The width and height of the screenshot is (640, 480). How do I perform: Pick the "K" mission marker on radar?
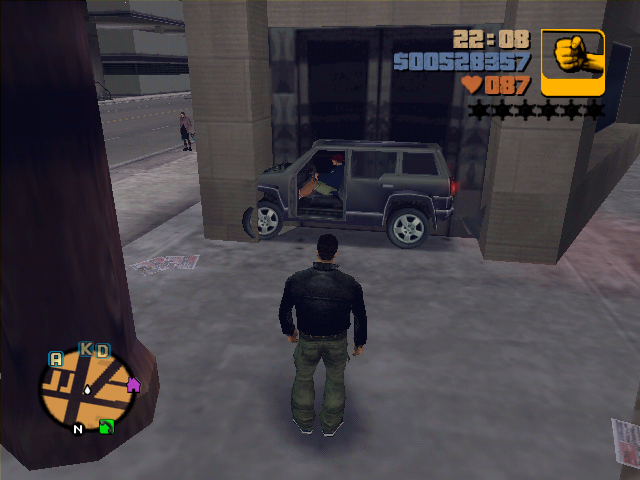(x=86, y=349)
